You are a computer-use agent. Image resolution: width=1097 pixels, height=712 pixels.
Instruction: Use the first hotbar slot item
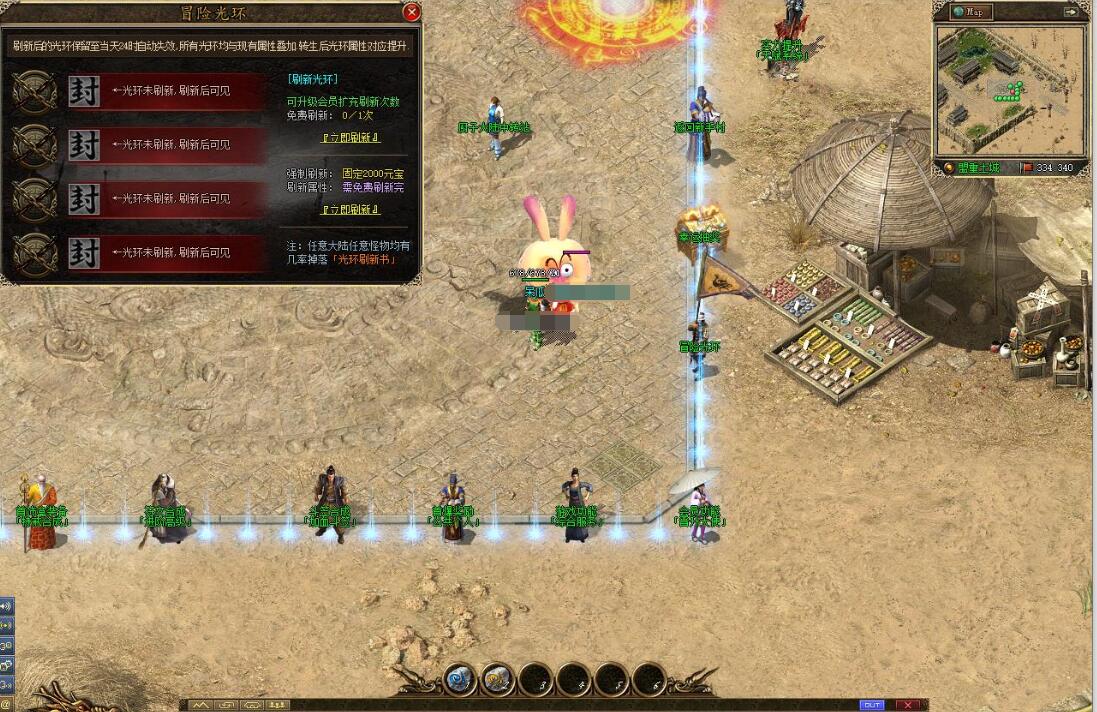459,680
